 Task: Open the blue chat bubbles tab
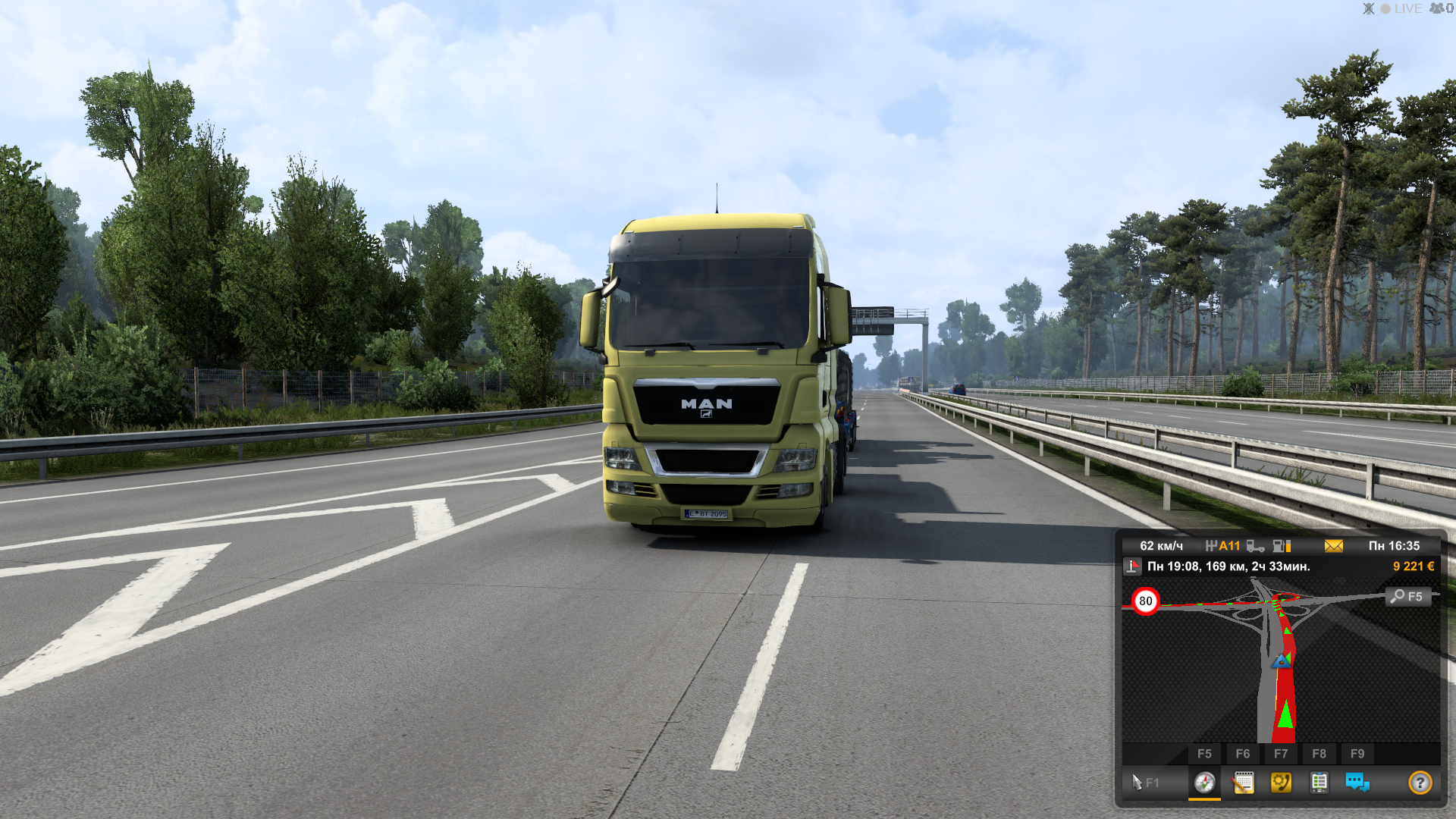pos(1357,782)
